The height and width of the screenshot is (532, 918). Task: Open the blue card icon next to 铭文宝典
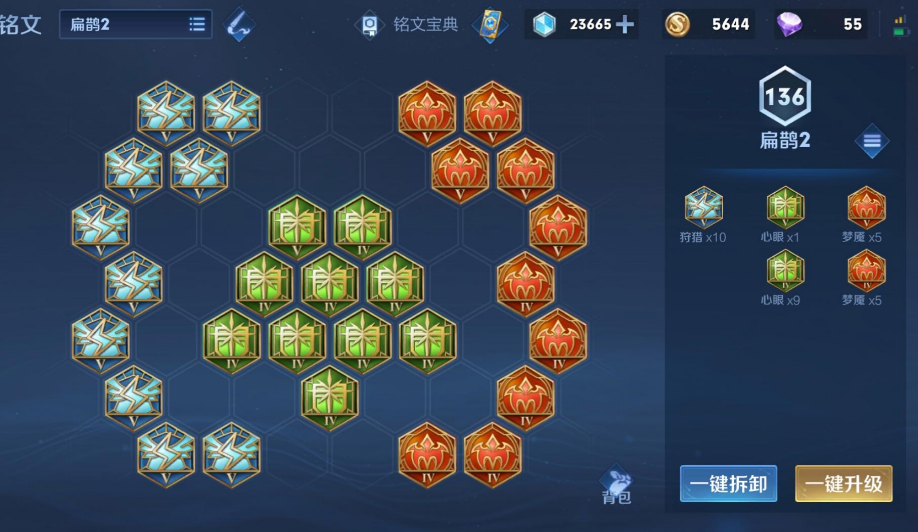pyautogui.click(x=490, y=24)
